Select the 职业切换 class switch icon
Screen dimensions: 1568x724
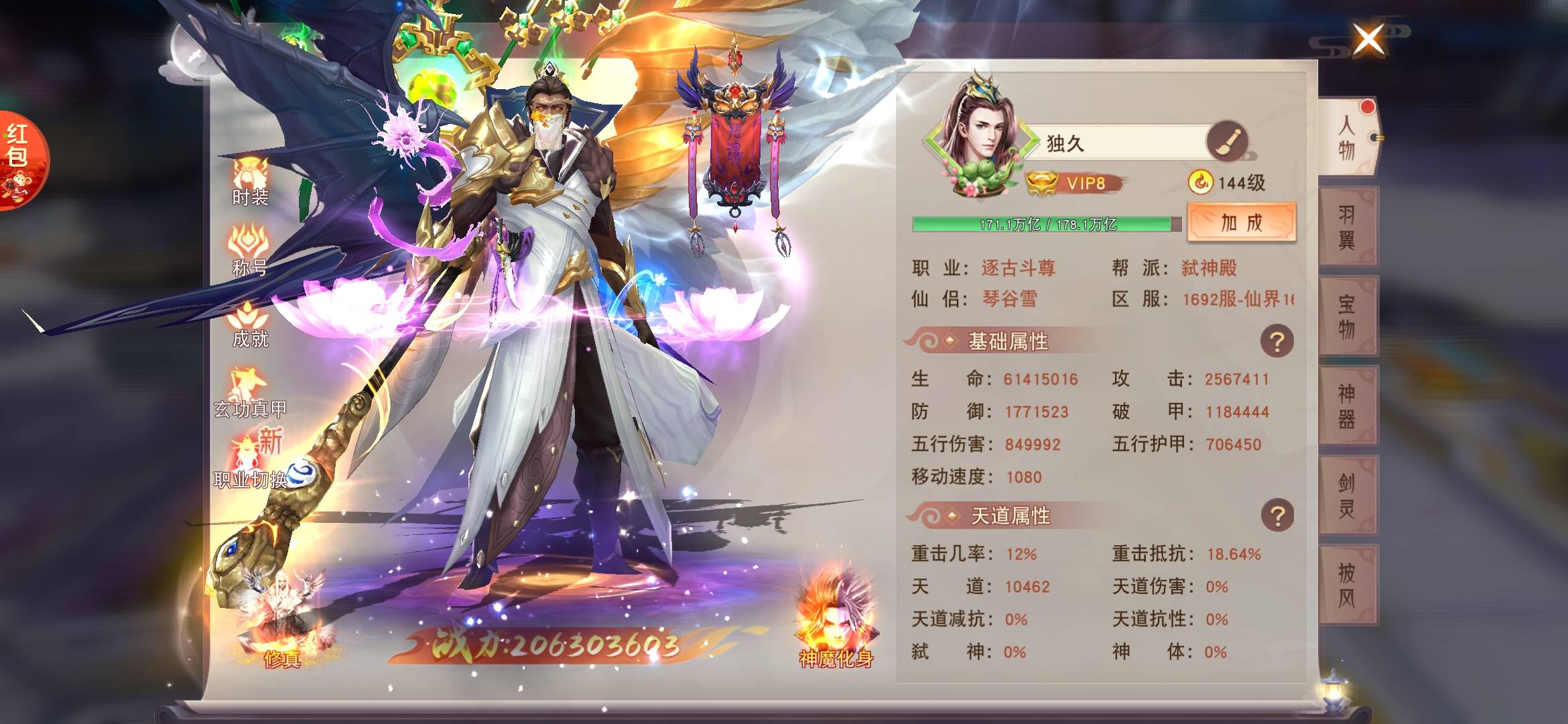[251, 463]
